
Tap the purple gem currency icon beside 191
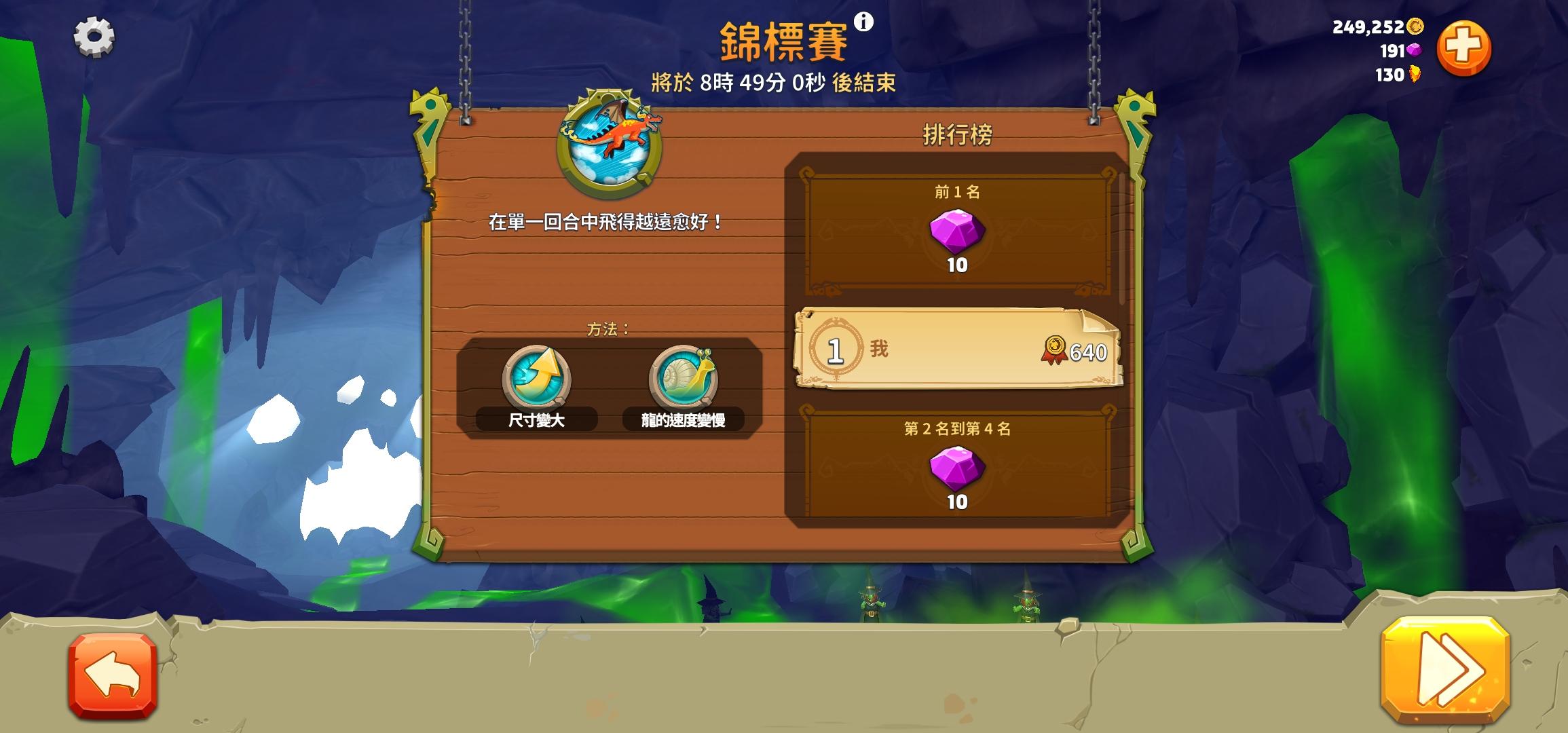(1414, 50)
